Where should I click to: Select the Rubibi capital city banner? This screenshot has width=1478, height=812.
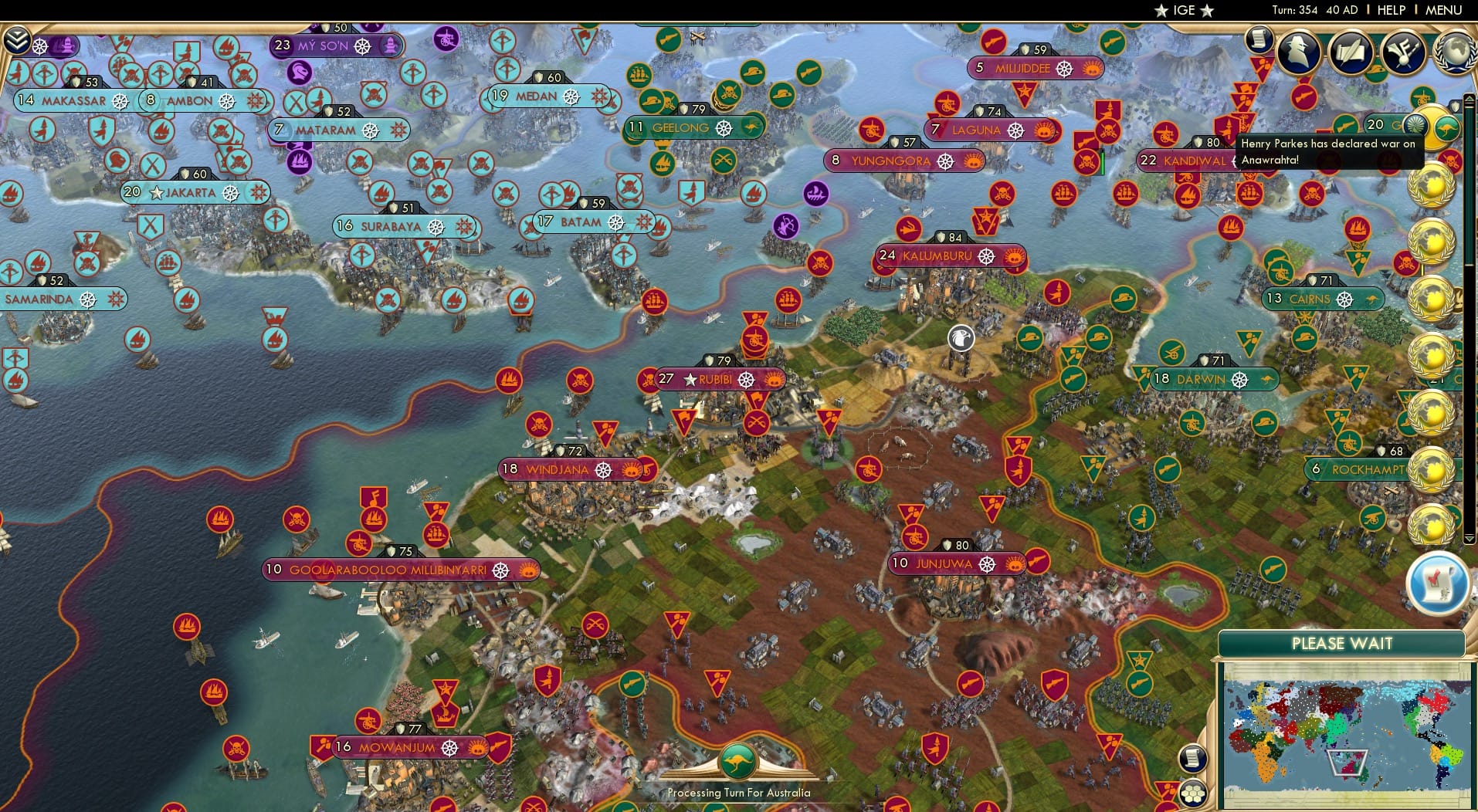[718, 379]
